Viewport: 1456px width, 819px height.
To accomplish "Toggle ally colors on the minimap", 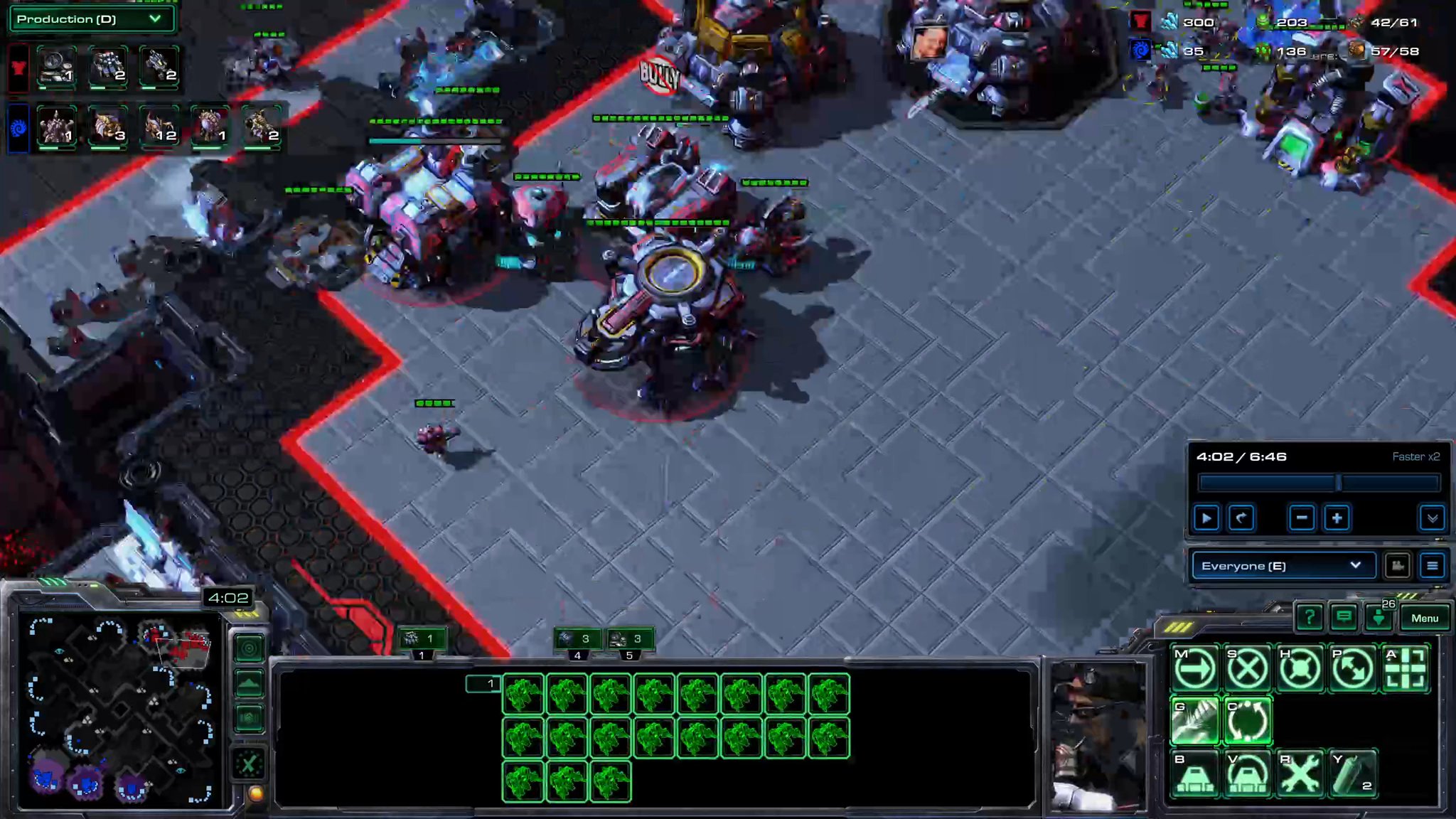I will pyautogui.click(x=249, y=719).
